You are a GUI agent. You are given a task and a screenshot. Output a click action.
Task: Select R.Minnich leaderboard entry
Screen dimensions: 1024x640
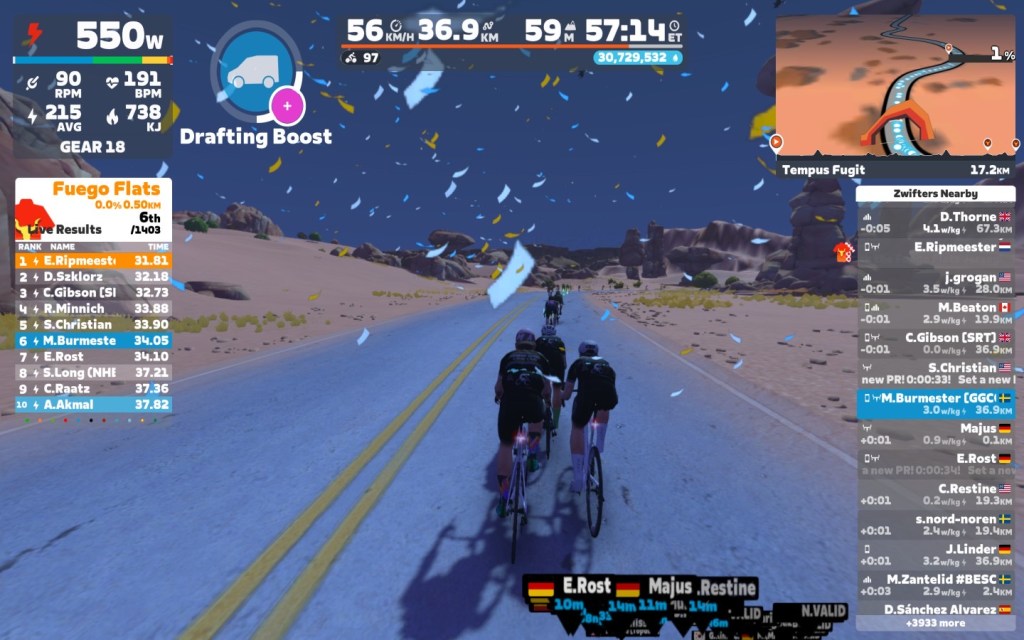93,308
